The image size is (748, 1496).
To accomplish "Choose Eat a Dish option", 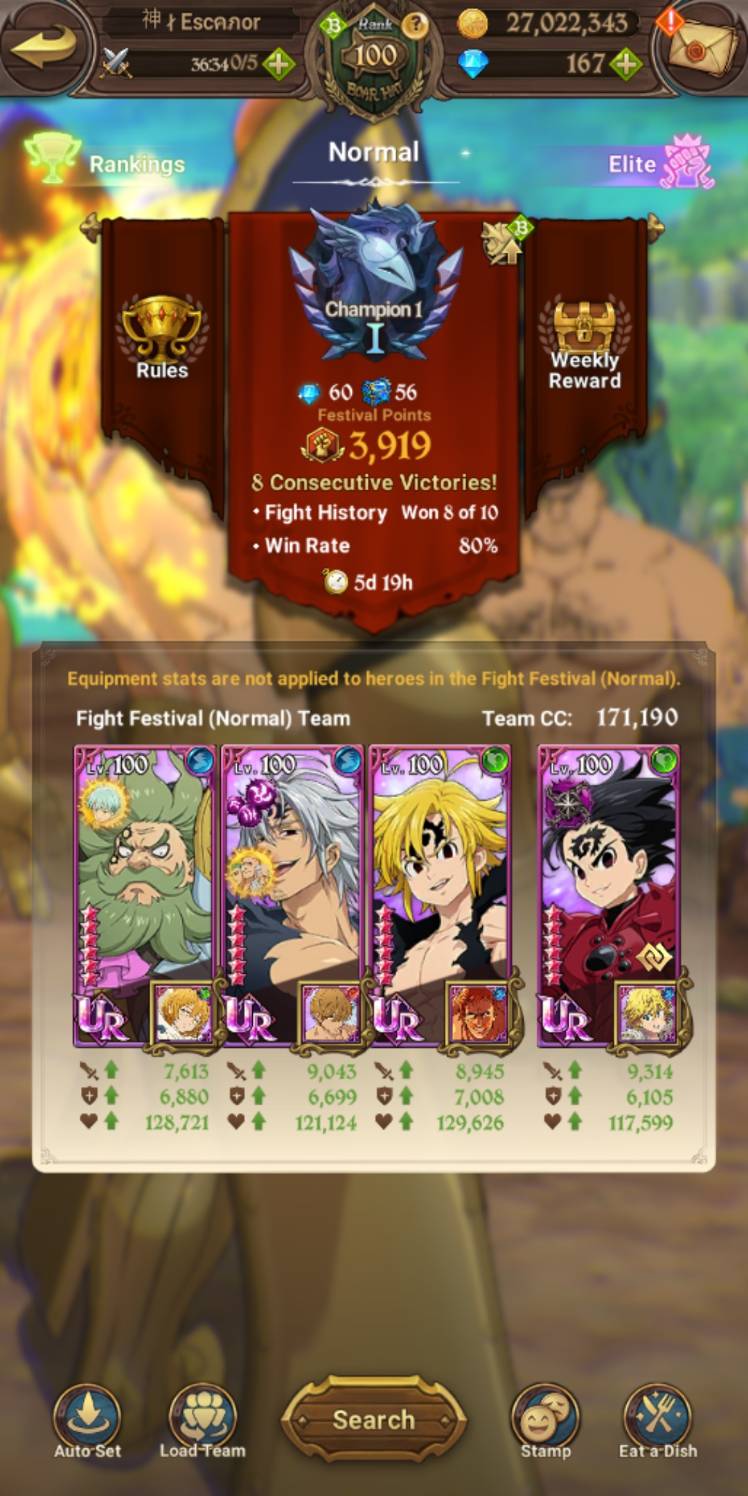I will point(658,1419).
